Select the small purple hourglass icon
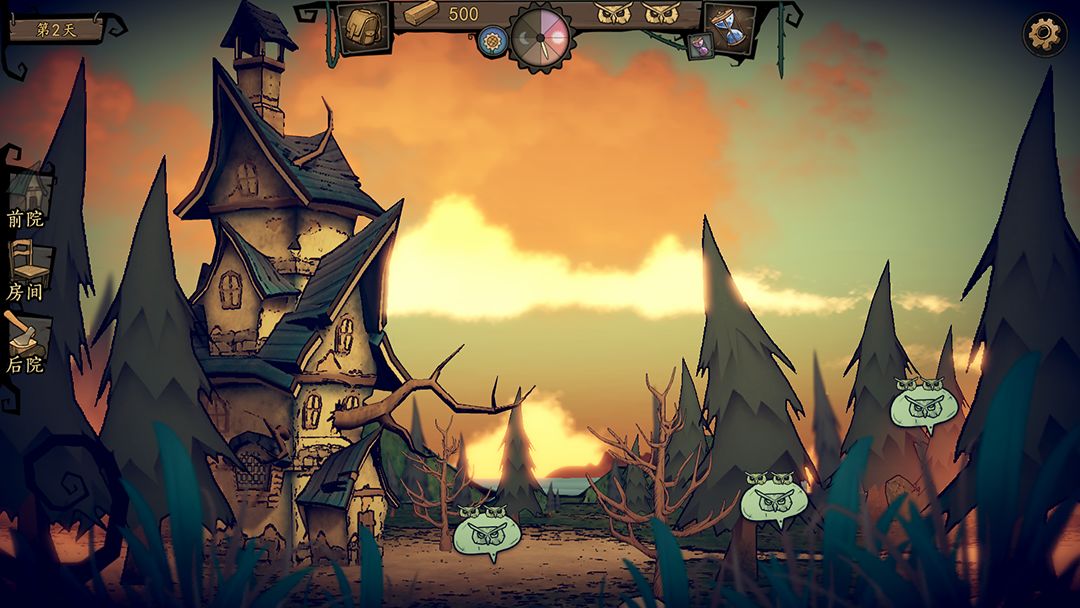Viewport: 1080px width, 608px height. (x=698, y=47)
